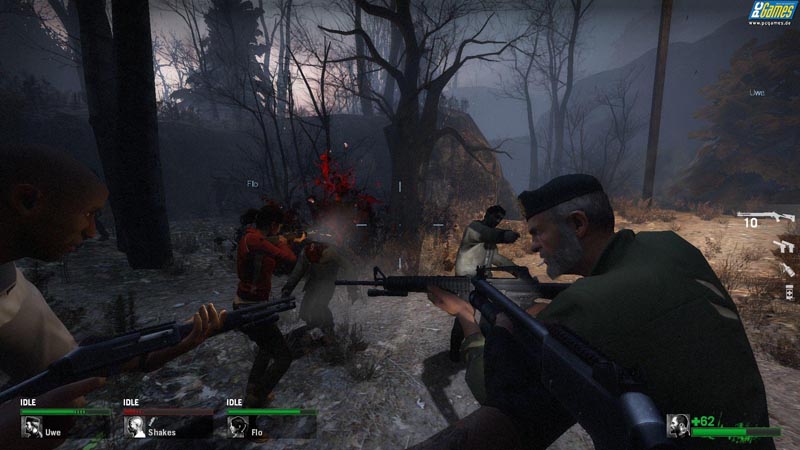
Task: Click Flo's teammate portrait
Action: [238, 427]
